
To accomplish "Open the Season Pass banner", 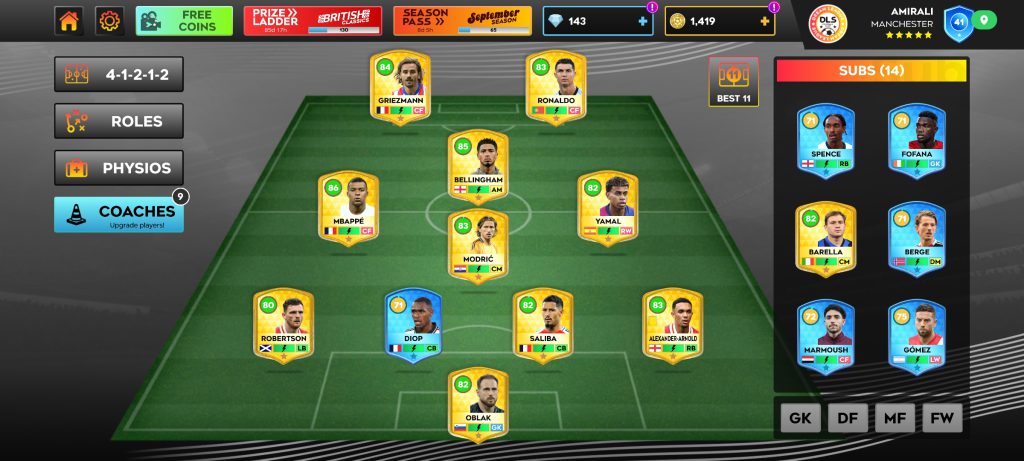I will (x=462, y=20).
